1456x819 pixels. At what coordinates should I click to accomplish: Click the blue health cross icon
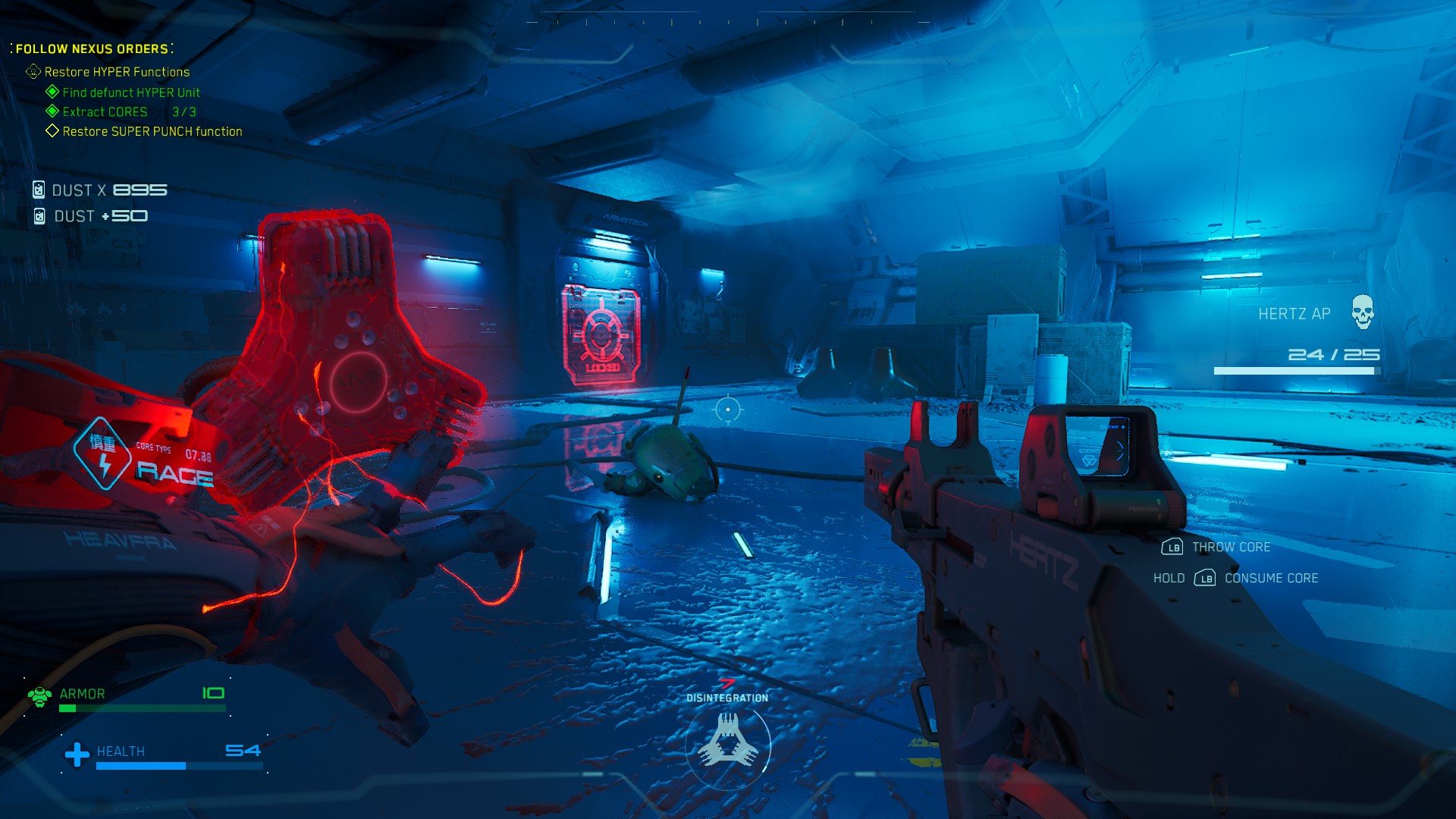click(x=77, y=754)
